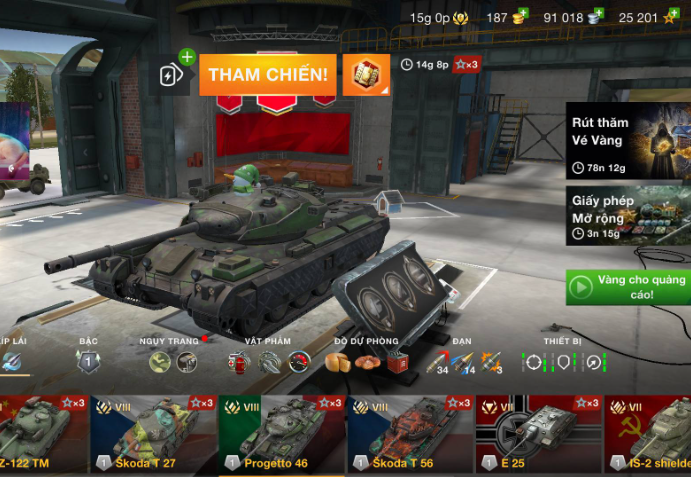Screen dimensions: 691x477
Task: Select the Škoda T 27 tank
Action: (153, 435)
